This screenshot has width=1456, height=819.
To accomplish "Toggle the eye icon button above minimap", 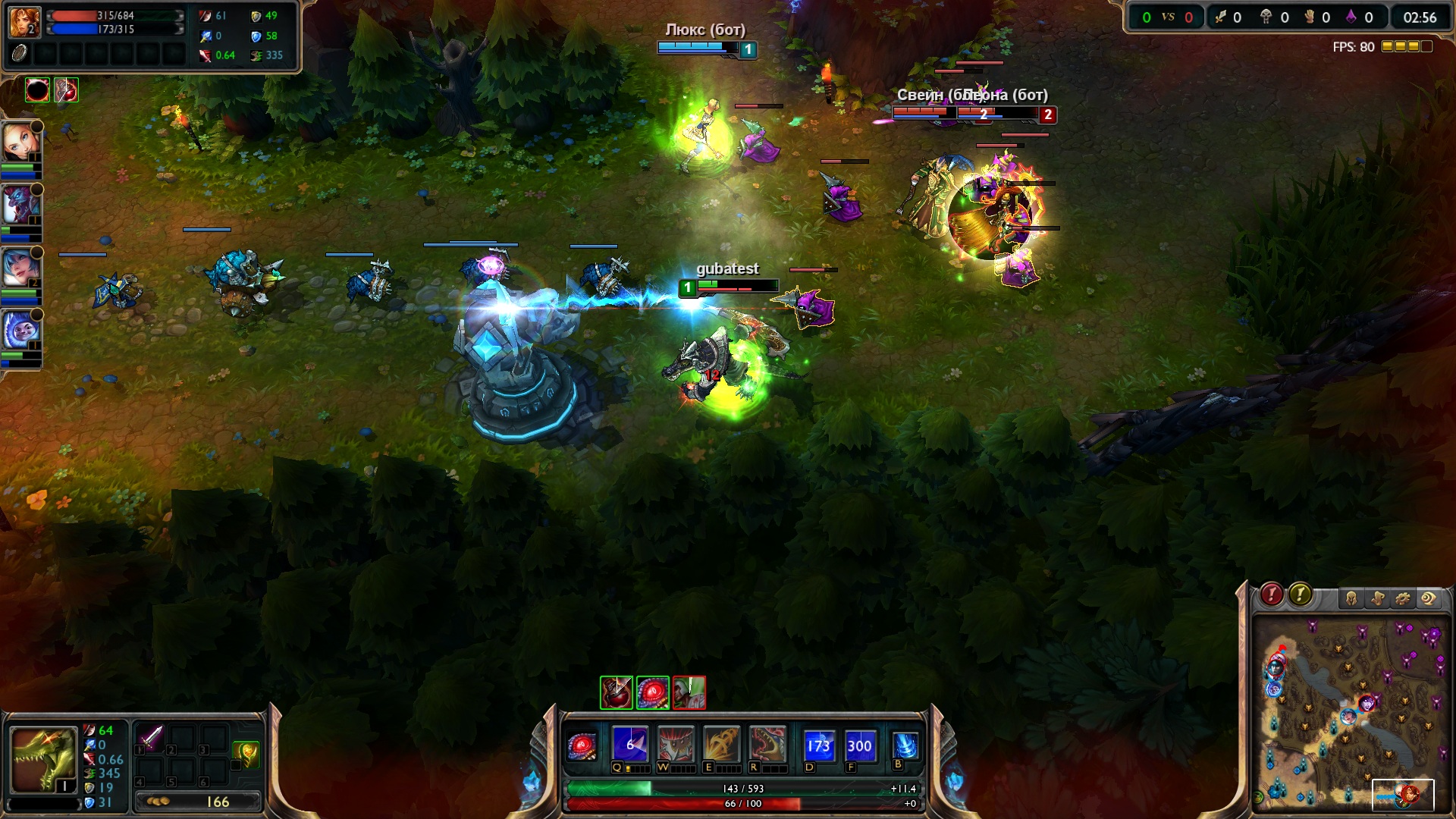I will click(1429, 599).
